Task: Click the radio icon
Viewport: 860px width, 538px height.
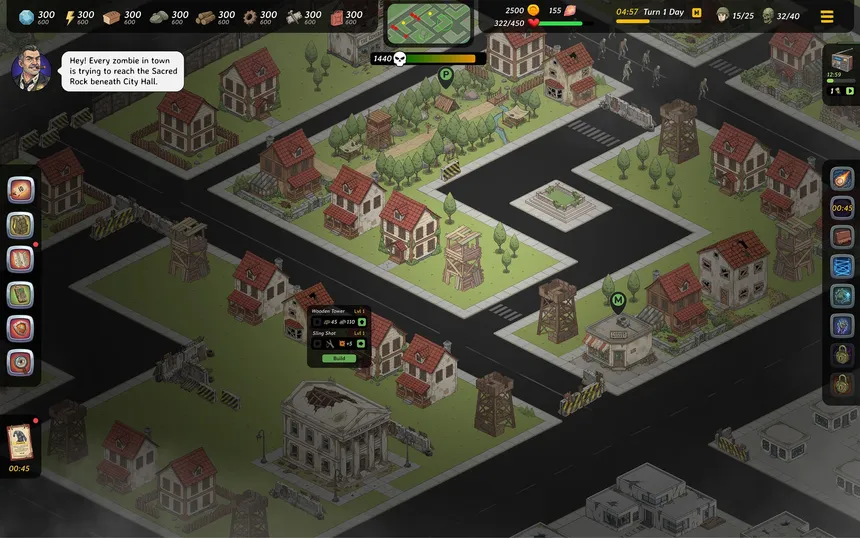Action: [x=841, y=62]
